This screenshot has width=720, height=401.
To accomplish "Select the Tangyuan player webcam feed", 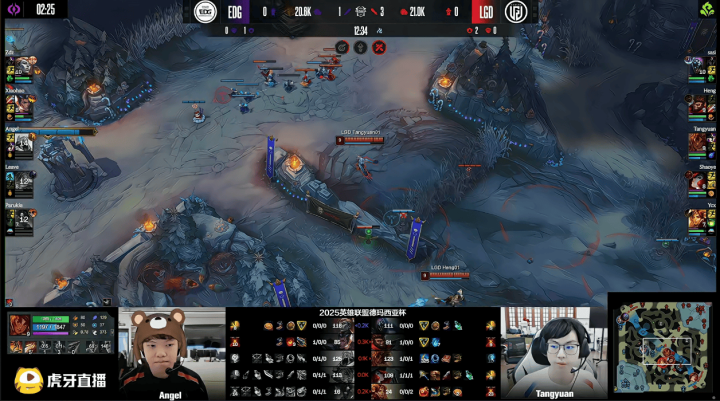I will click(553, 352).
